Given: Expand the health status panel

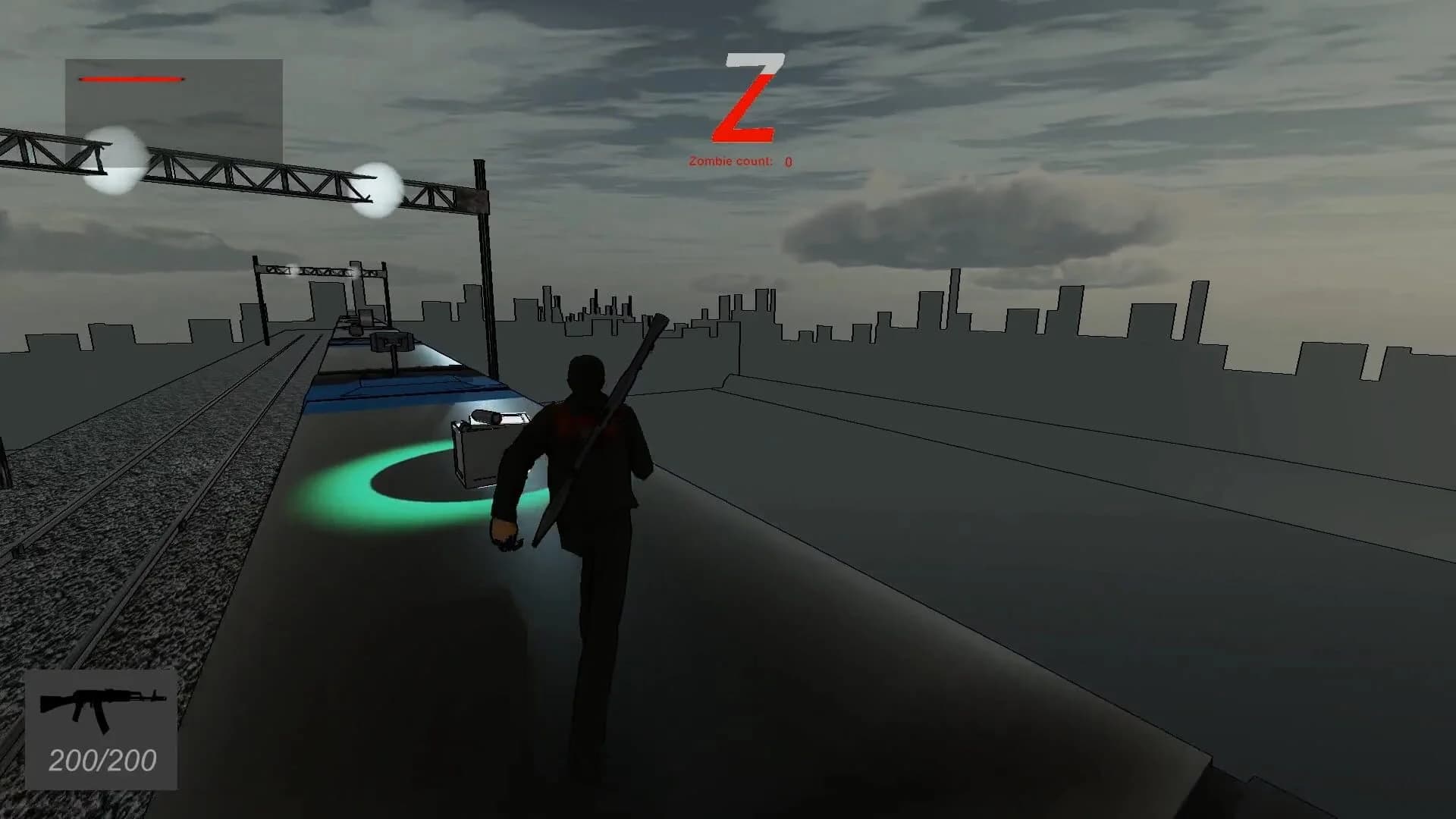Looking at the screenshot, I should (174, 95).
